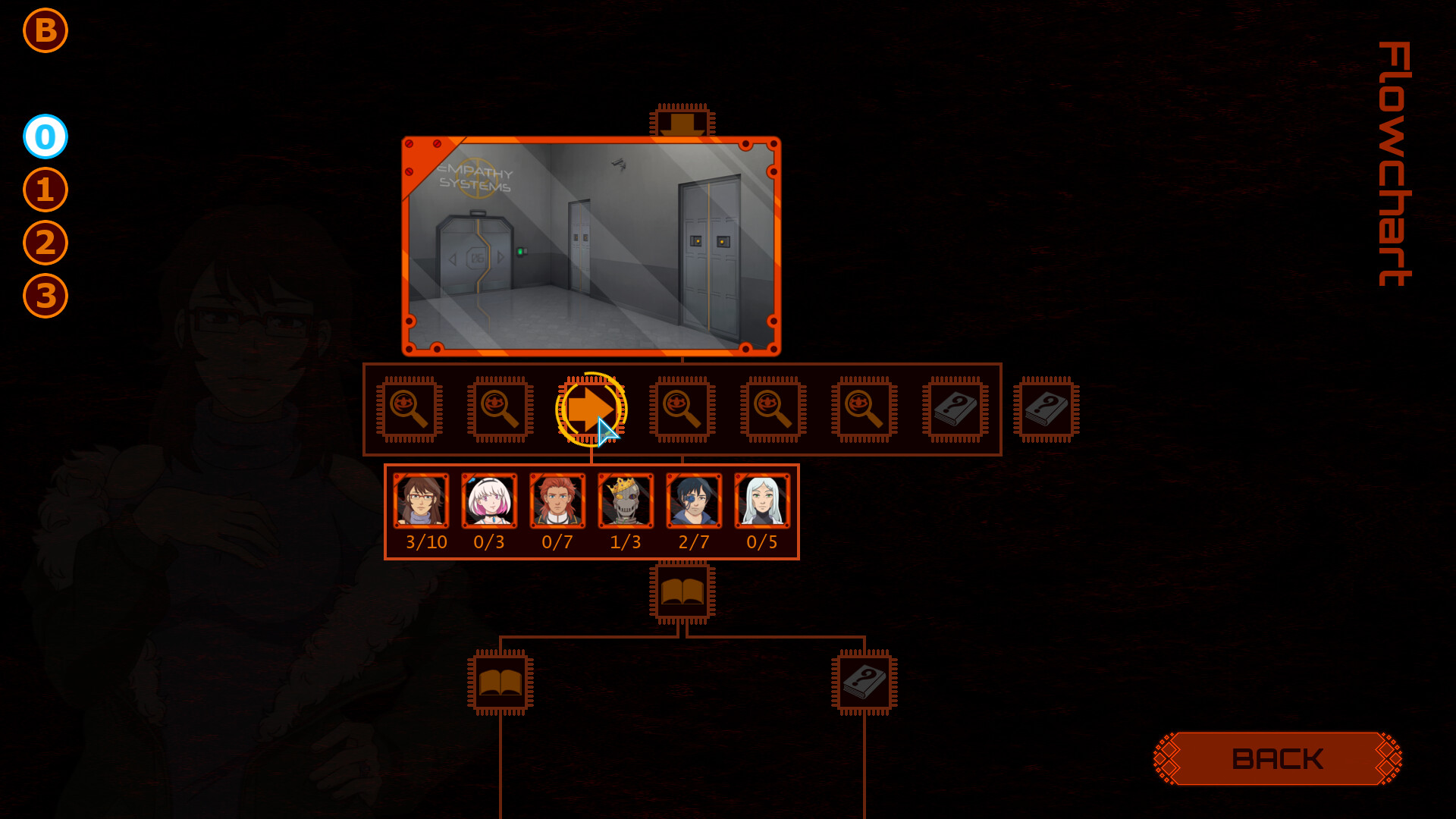
Task: Click the highlighted orange arrow node
Action: click(591, 409)
